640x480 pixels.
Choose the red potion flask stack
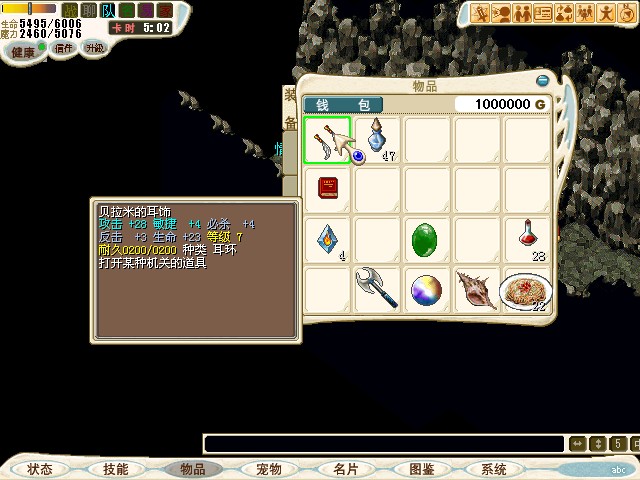point(527,240)
